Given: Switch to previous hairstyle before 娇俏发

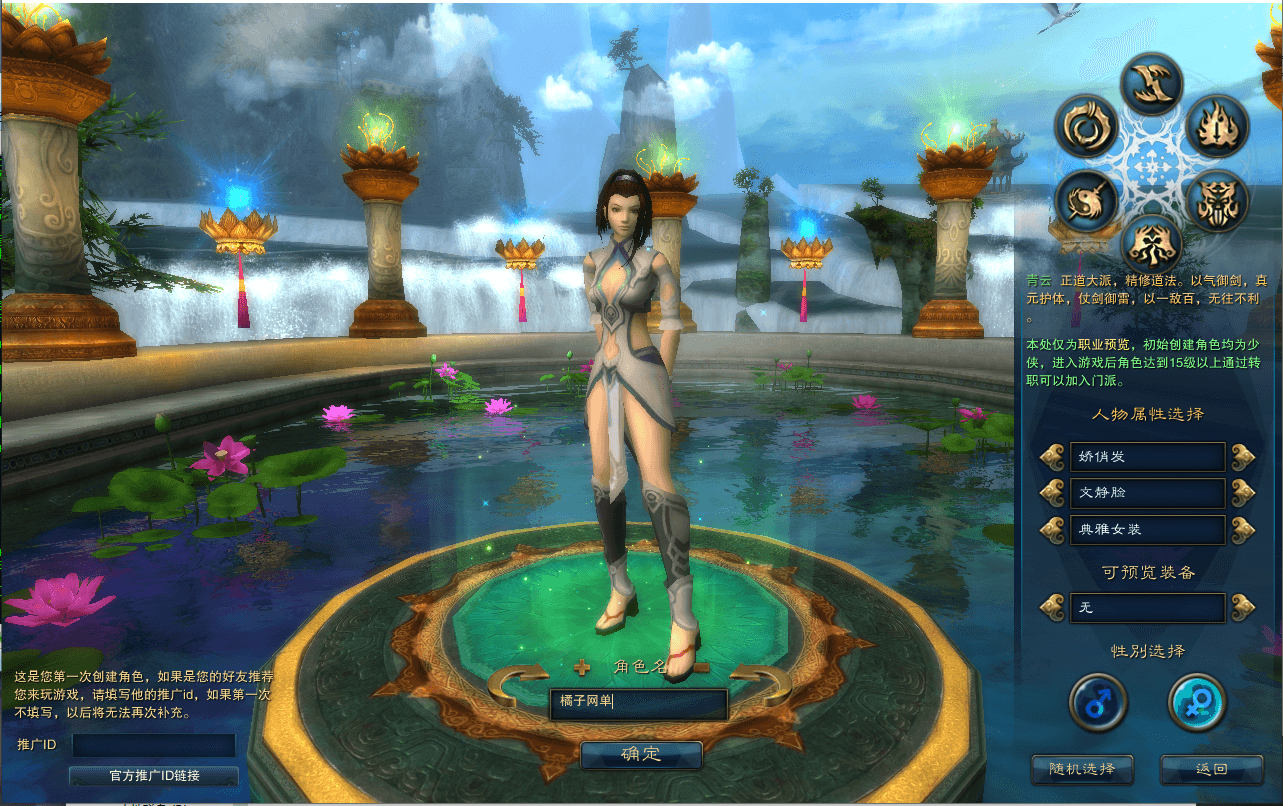Looking at the screenshot, I should click(1053, 457).
